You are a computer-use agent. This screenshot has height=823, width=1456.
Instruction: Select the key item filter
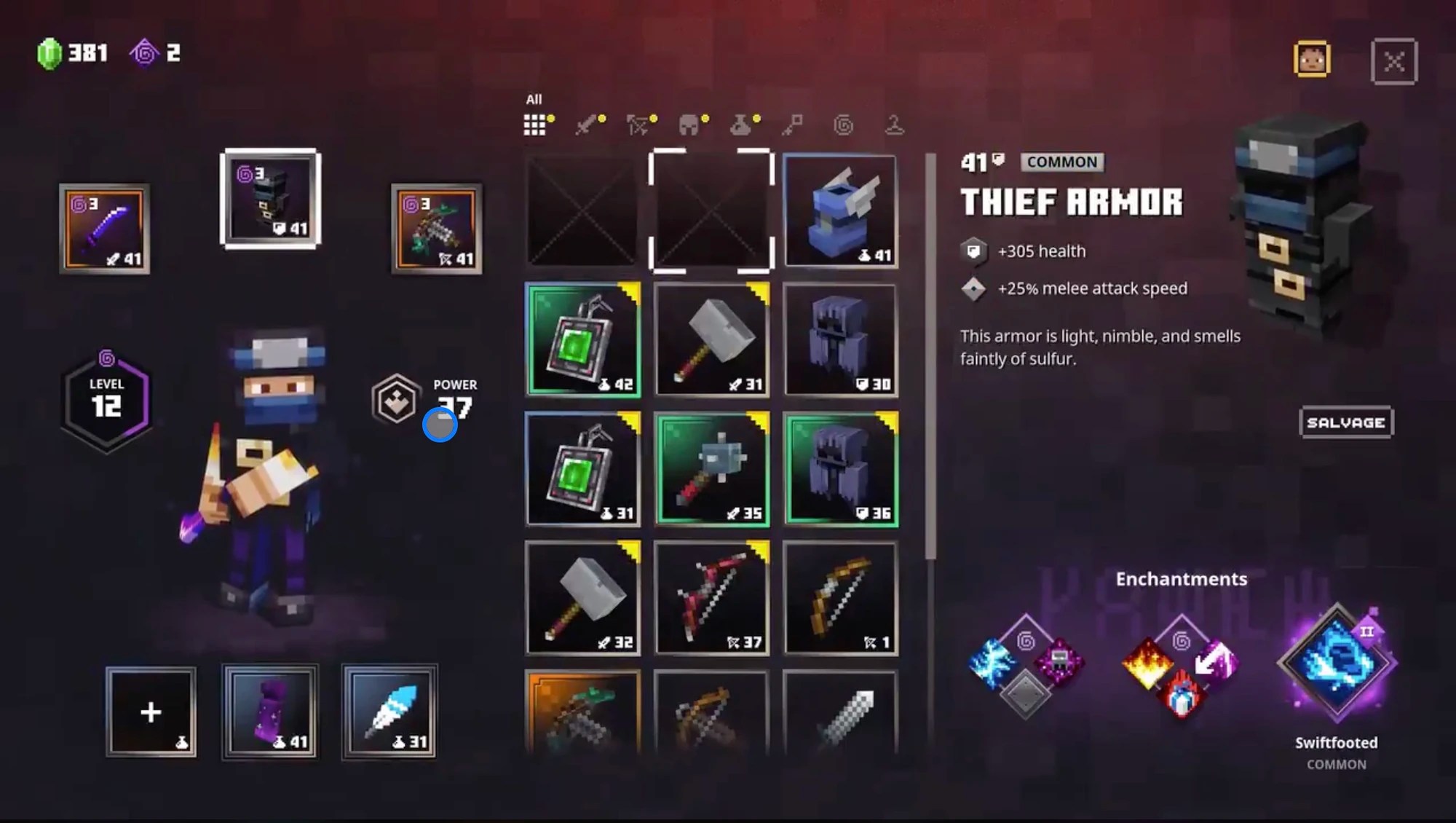click(794, 124)
